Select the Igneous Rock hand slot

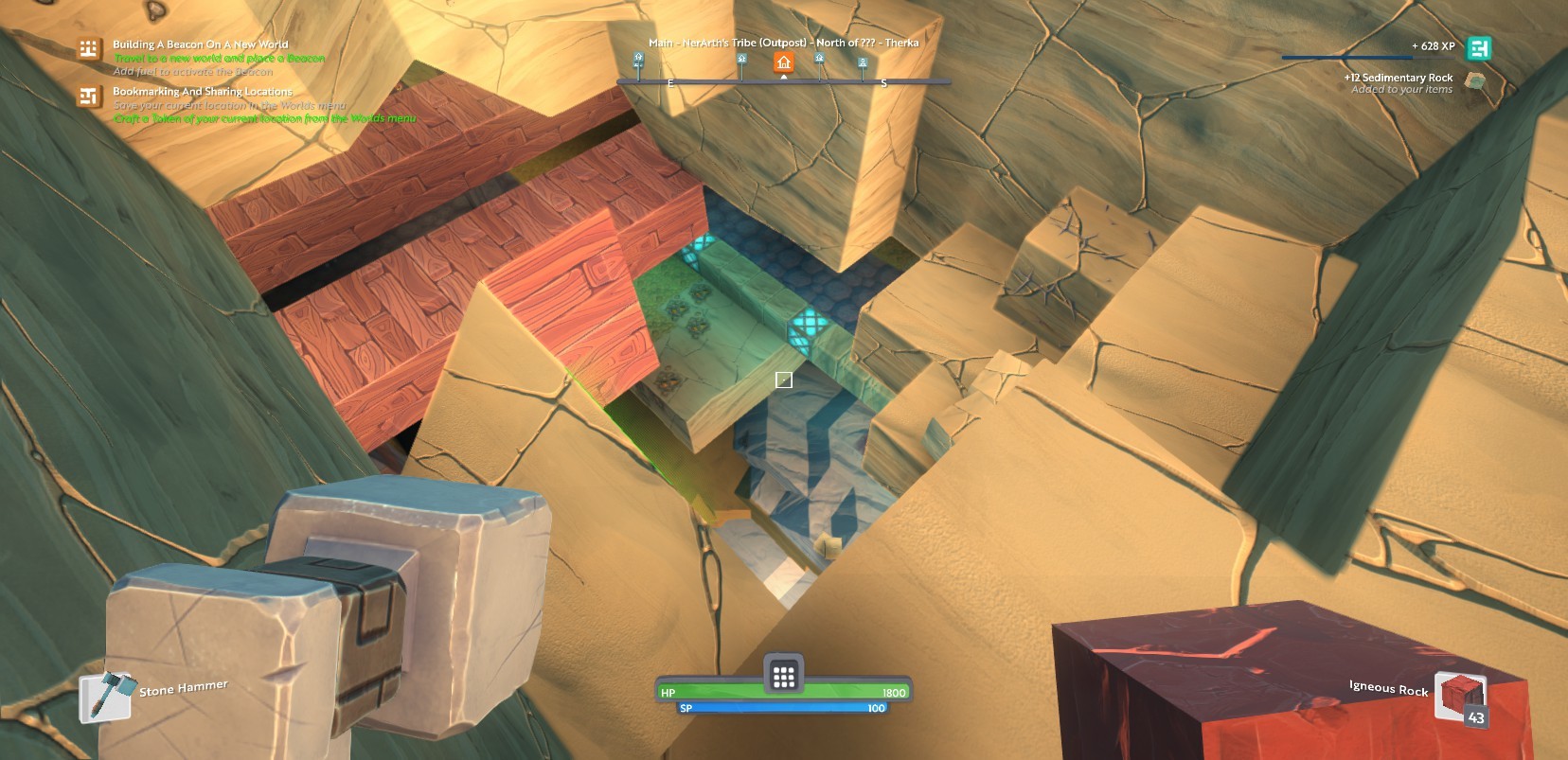coord(1459,698)
